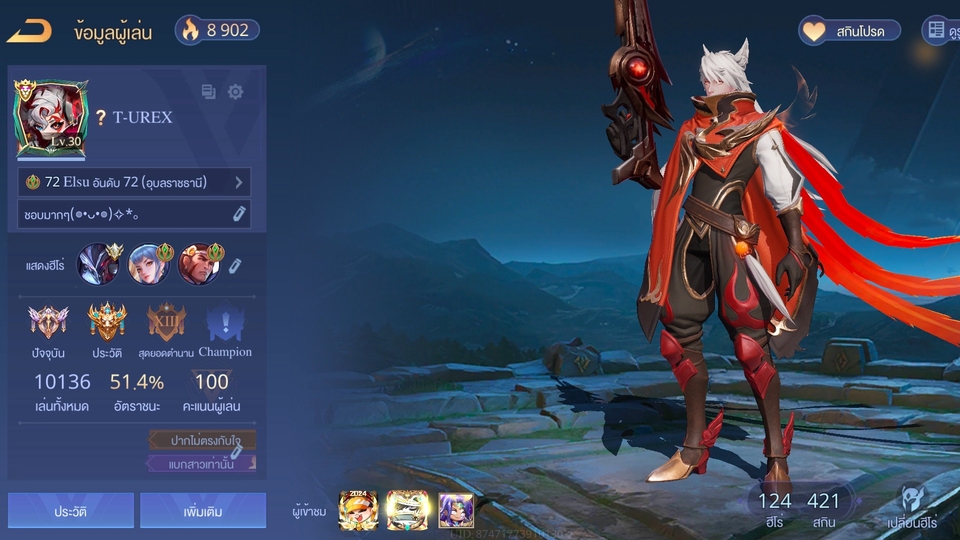Open the ประวัติ history button
This screenshot has width=960, height=540.
point(70,510)
